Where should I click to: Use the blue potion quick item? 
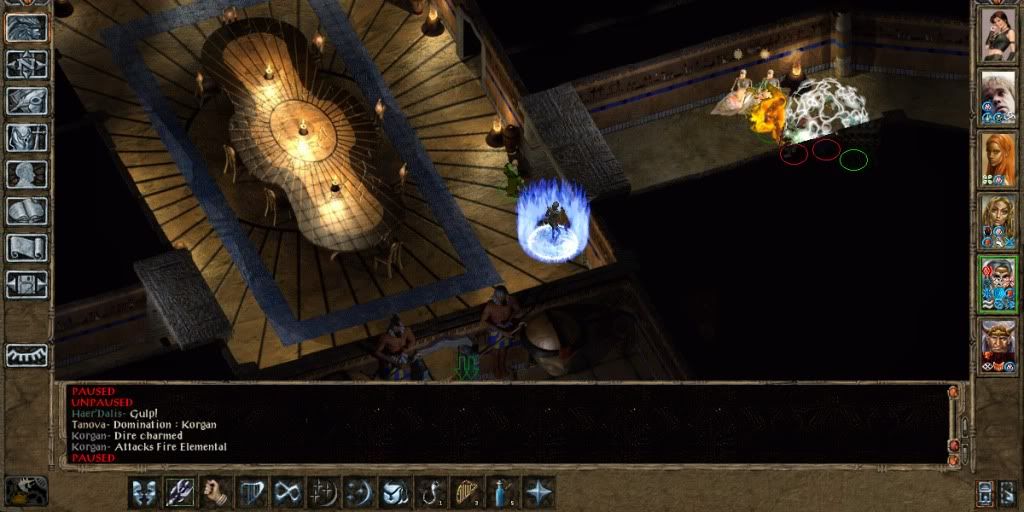coord(502,492)
